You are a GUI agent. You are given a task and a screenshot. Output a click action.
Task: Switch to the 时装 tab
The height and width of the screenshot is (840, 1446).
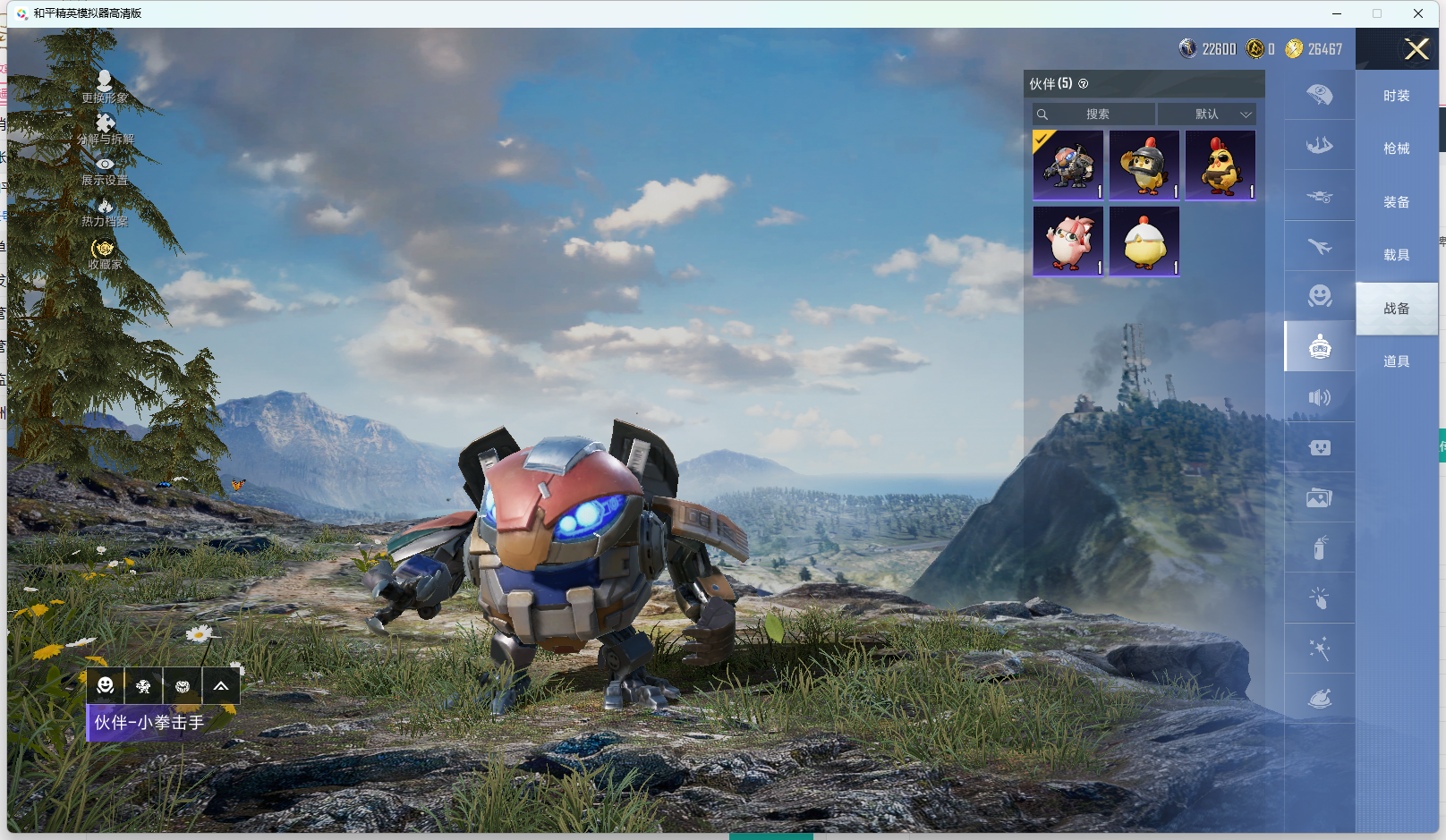(1396, 96)
